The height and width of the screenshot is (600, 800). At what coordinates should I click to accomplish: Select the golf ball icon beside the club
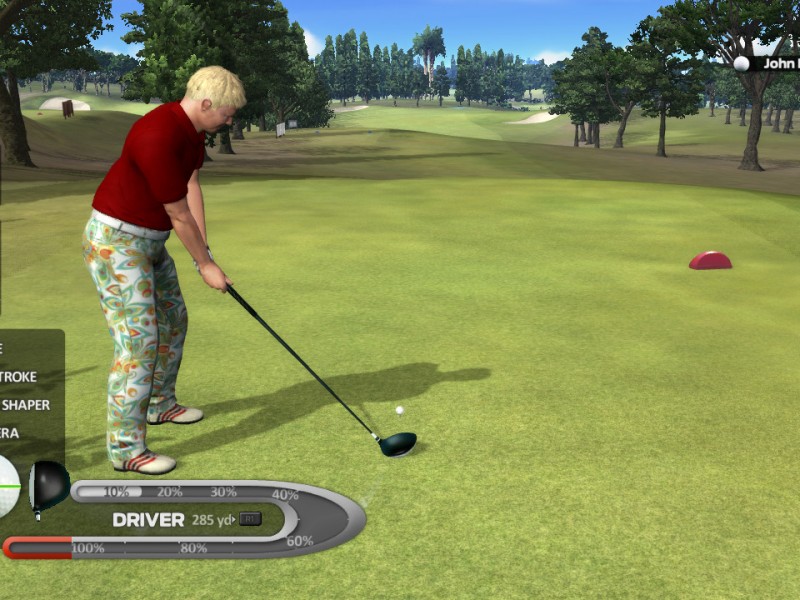tap(8, 486)
